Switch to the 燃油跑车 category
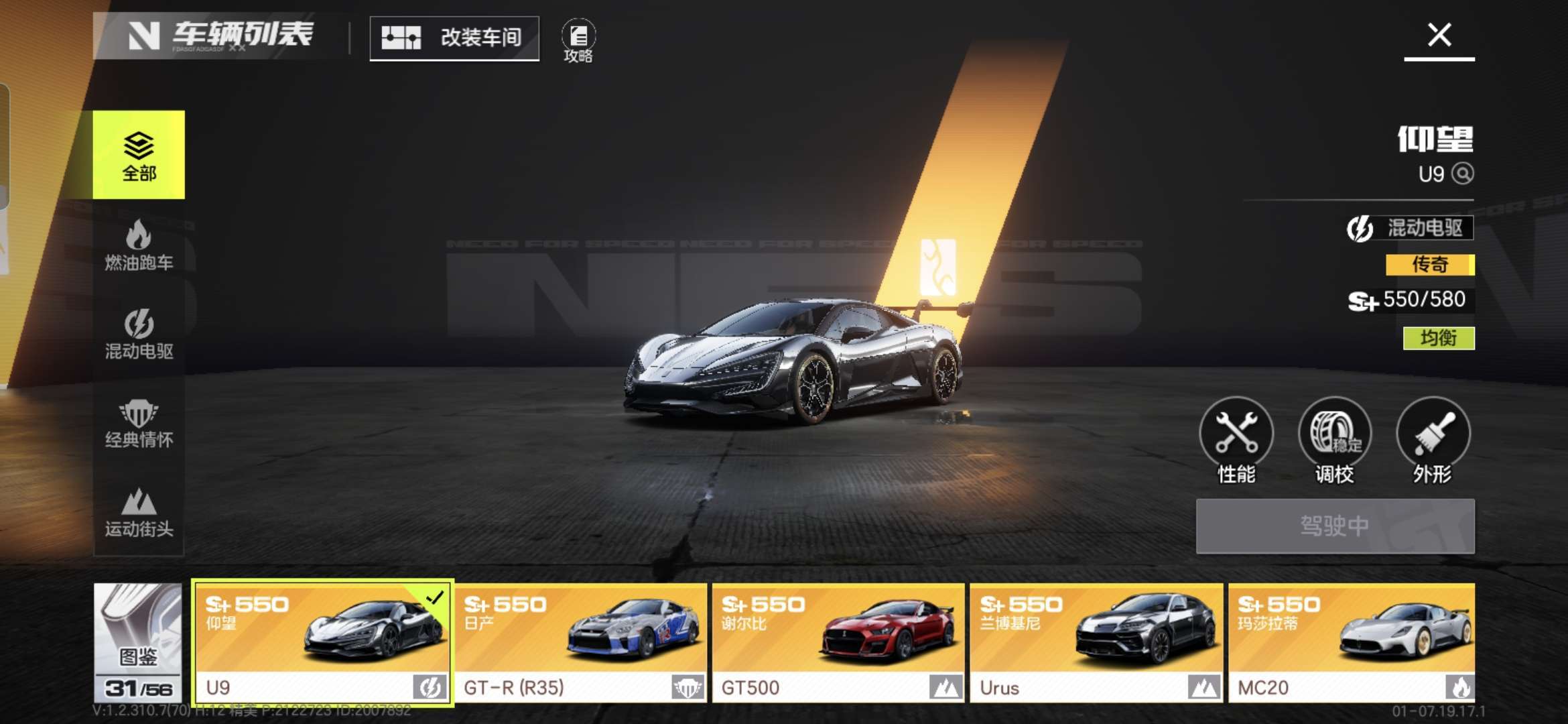 pyautogui.click(x=139, y=245)
